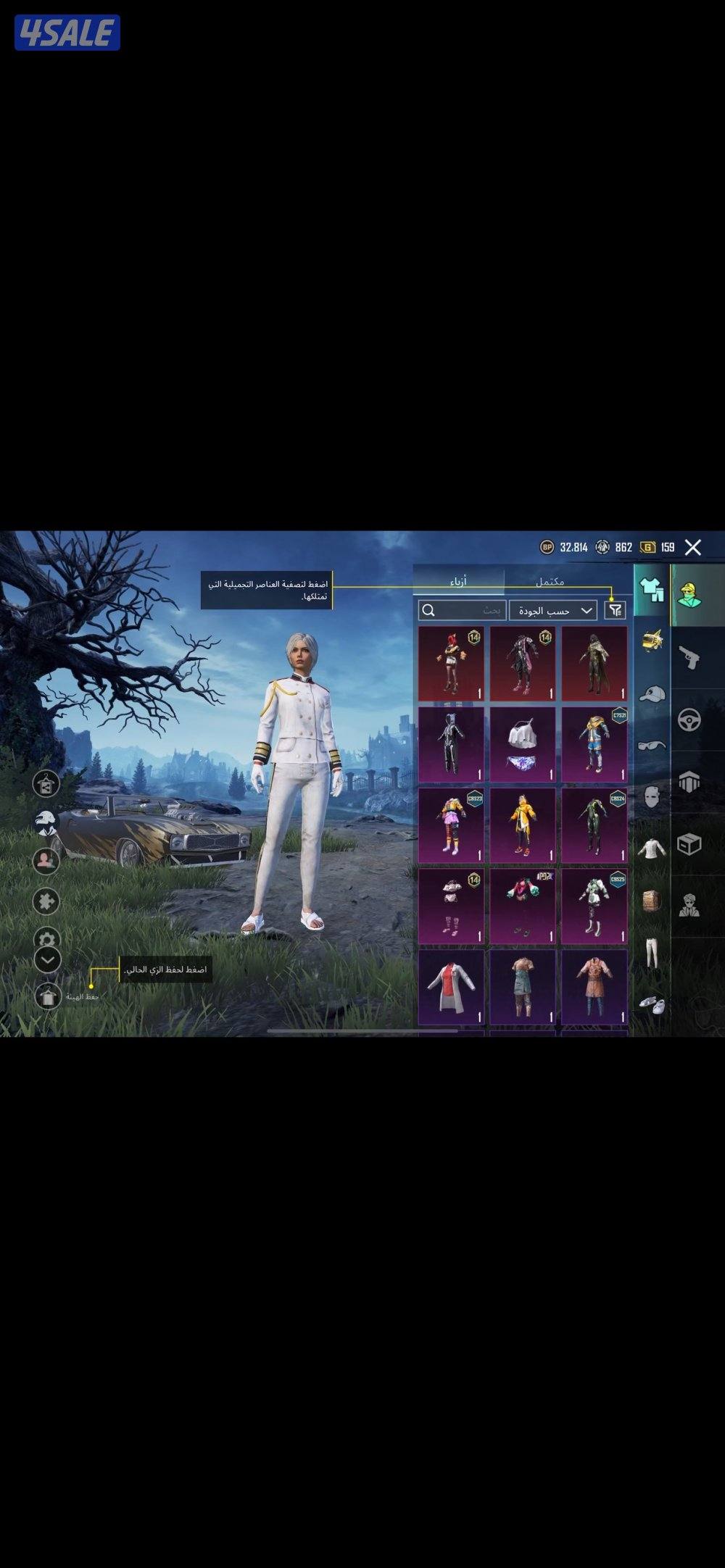The image size is (725, 1568).
Task: Select the backpack subcategory icon
Action: (x=652, y=901)
